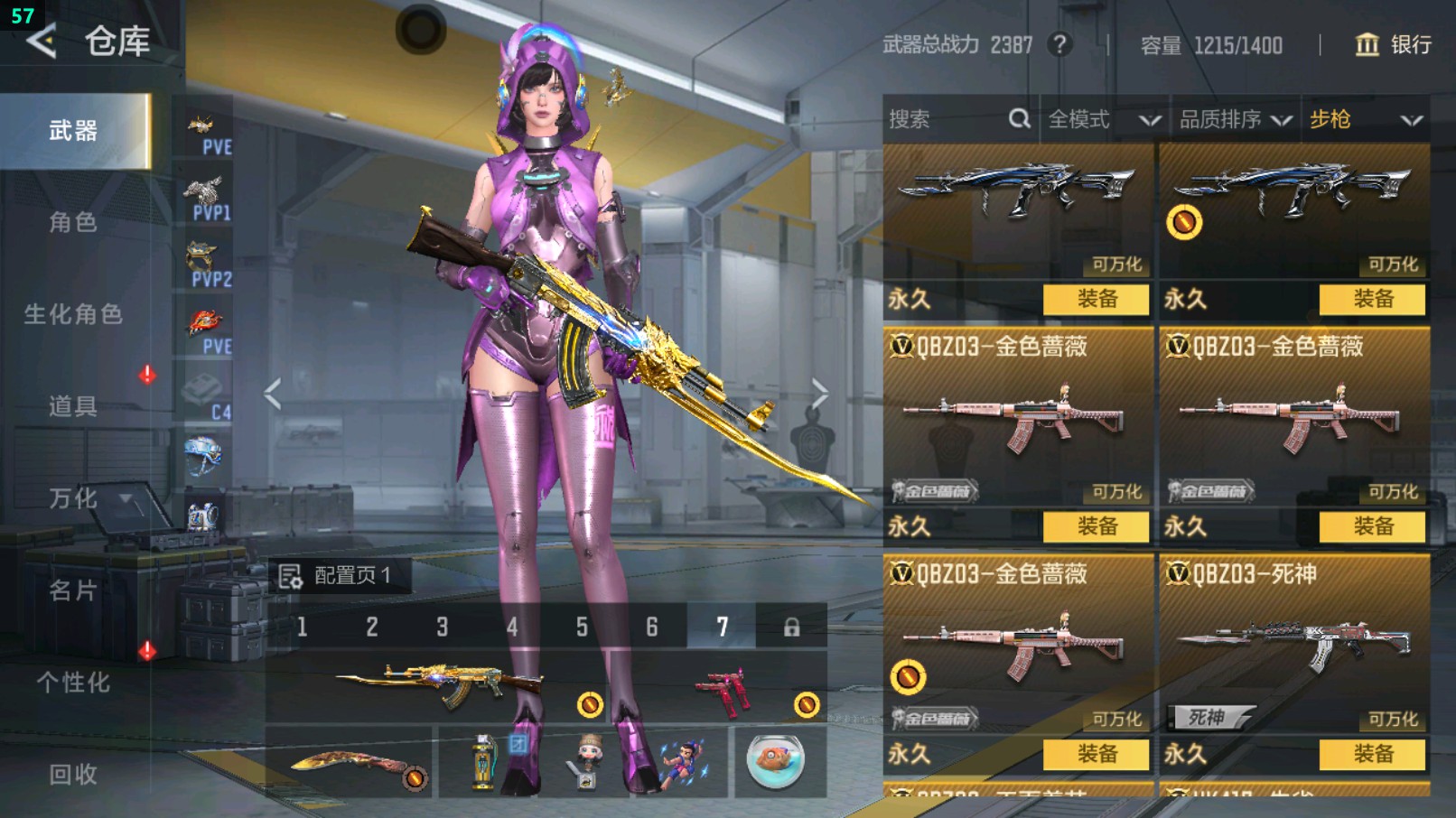Open the 生化角色 section
This screenshot has width=1456, height=818.
click(73, 314)
